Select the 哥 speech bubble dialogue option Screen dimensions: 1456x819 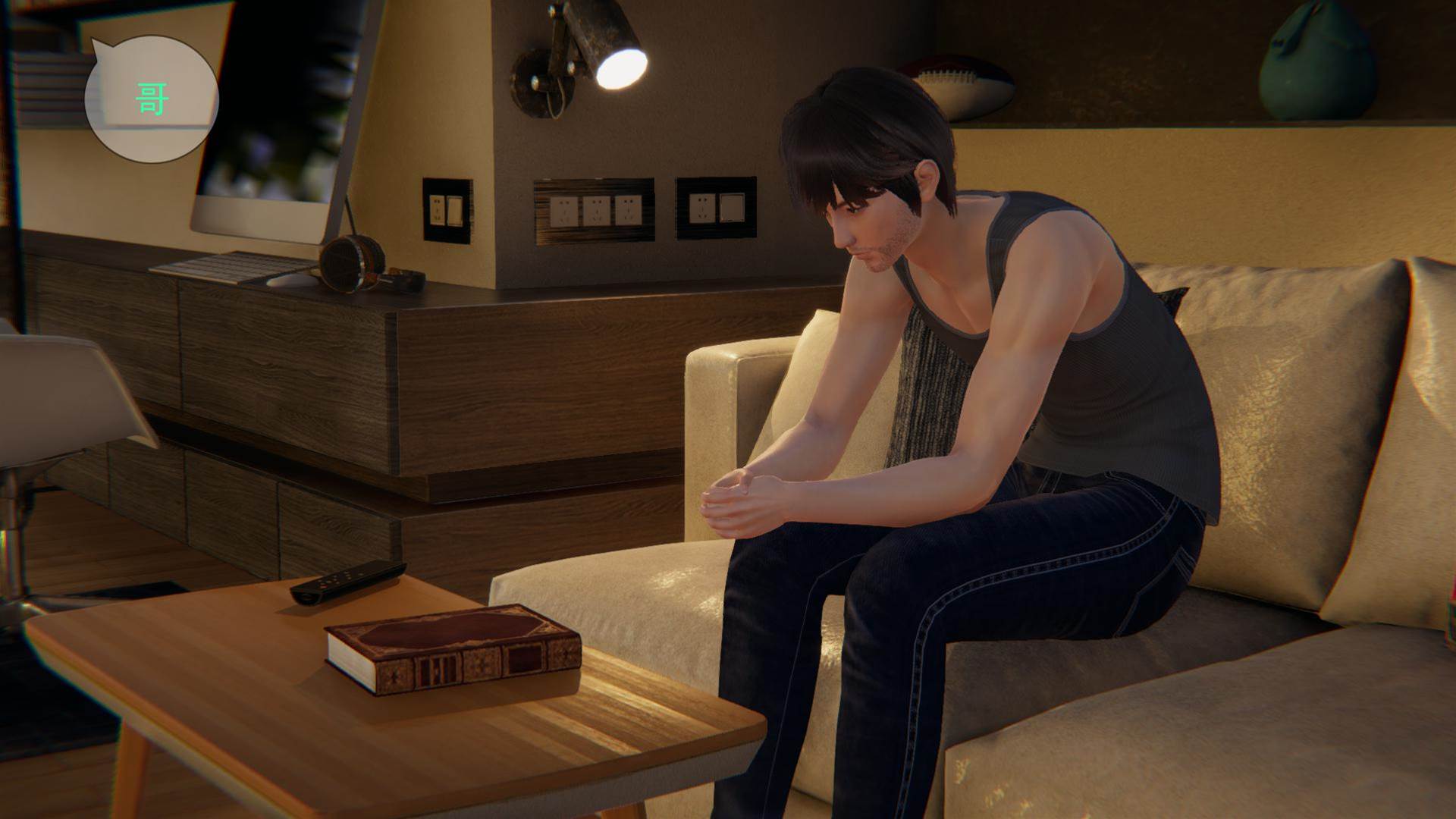[151, 99]
